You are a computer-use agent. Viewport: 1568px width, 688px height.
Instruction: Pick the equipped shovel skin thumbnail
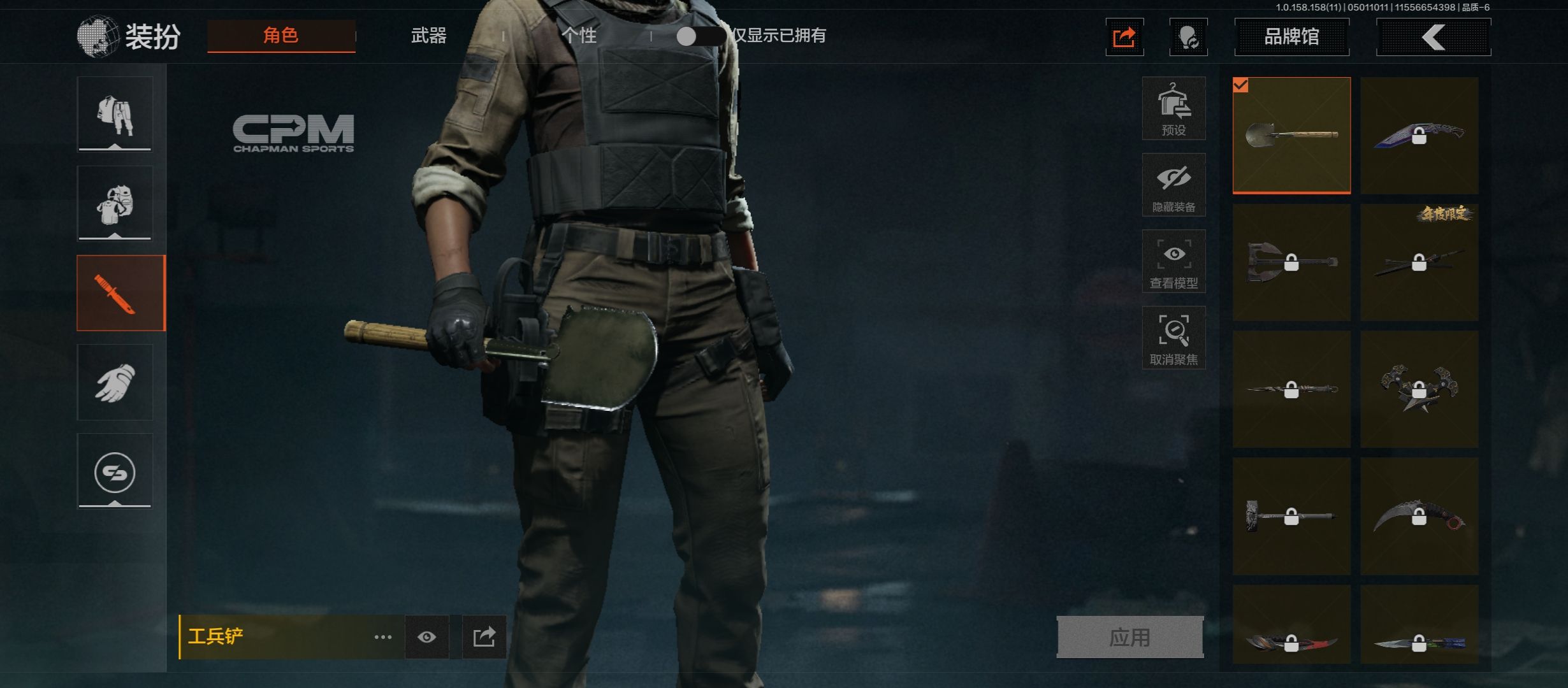pyautogui.click(x=1291, y=135)
